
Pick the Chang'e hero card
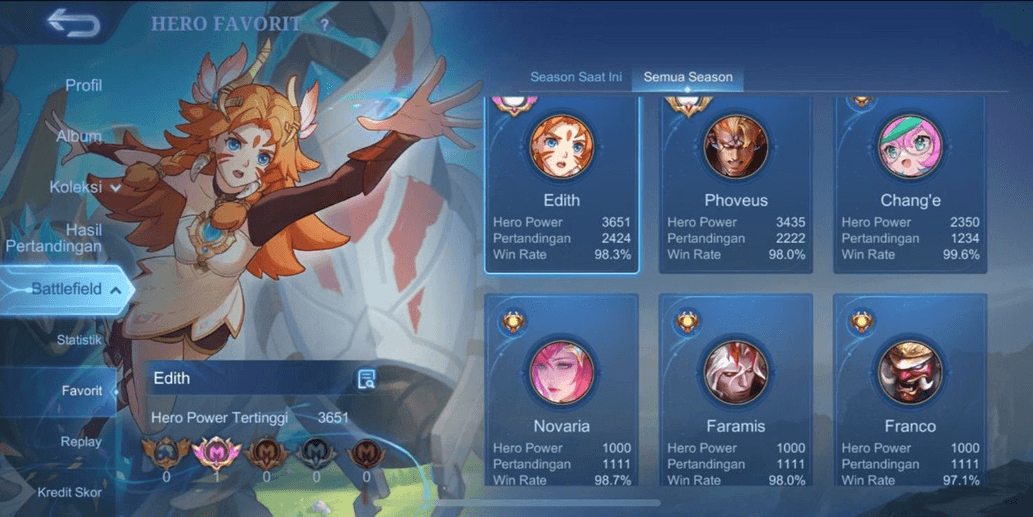(910, 186)
